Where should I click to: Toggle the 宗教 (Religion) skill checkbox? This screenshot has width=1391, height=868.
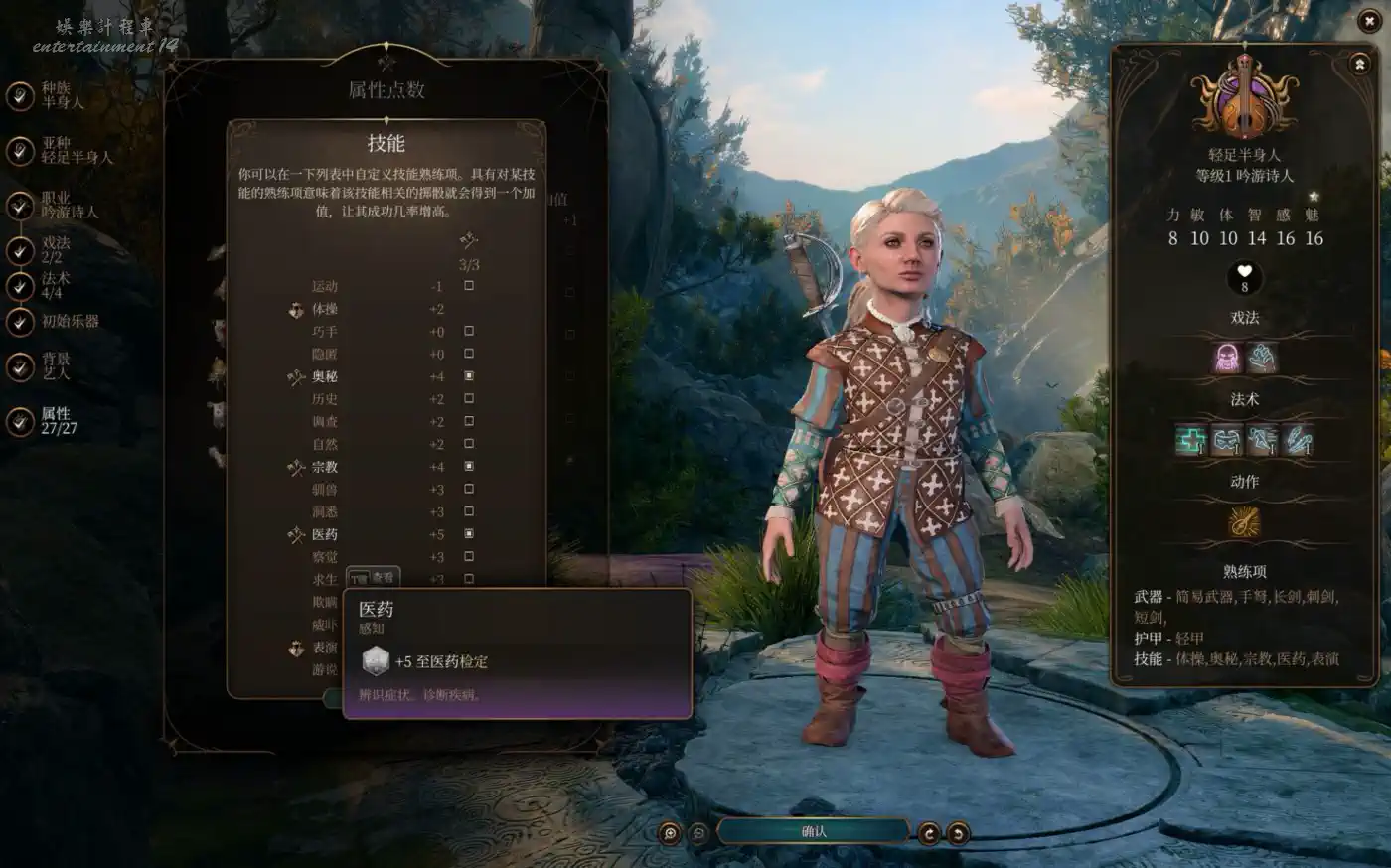469,467
